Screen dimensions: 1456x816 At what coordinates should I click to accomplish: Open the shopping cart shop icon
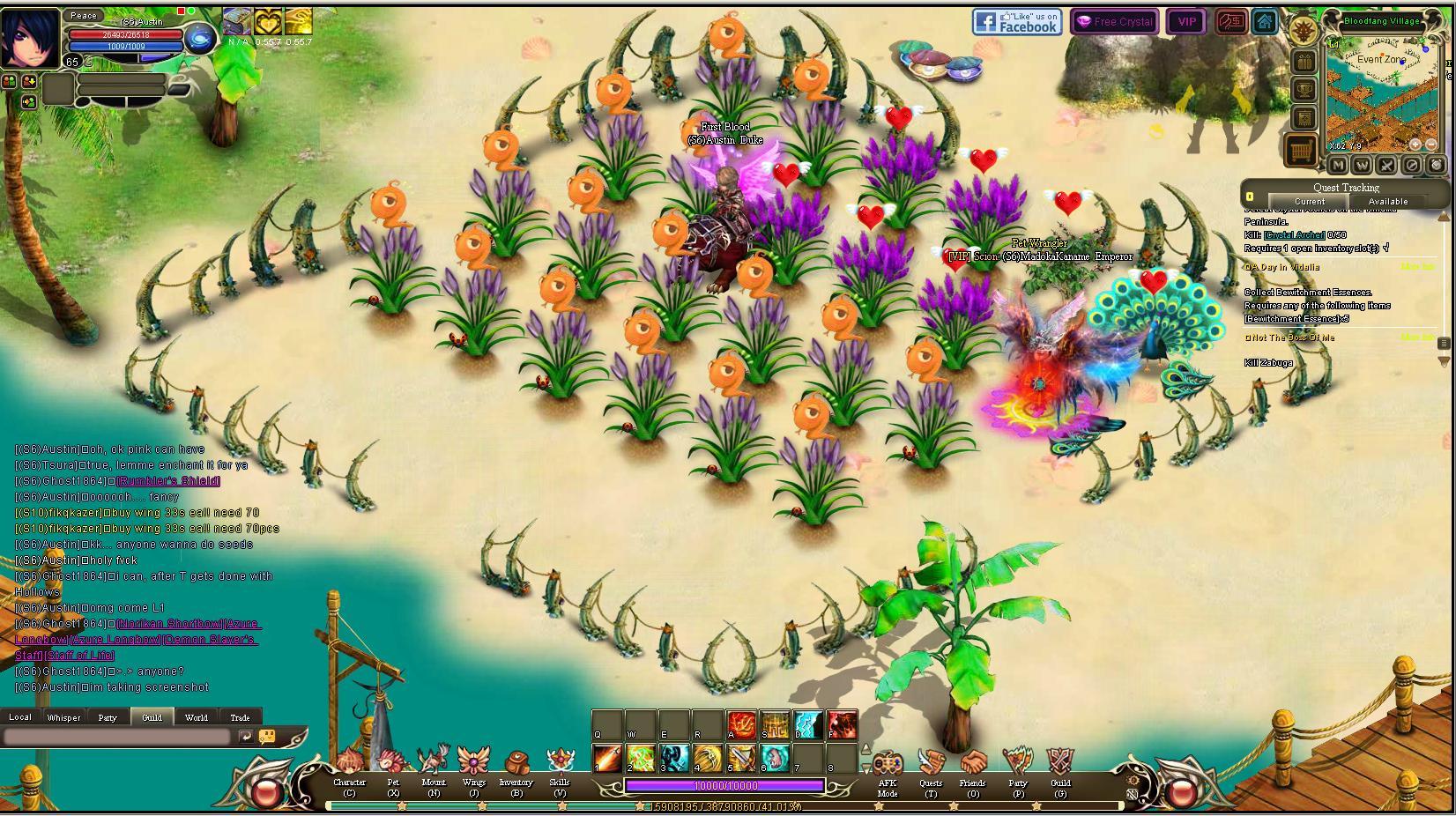point(1302,151)
